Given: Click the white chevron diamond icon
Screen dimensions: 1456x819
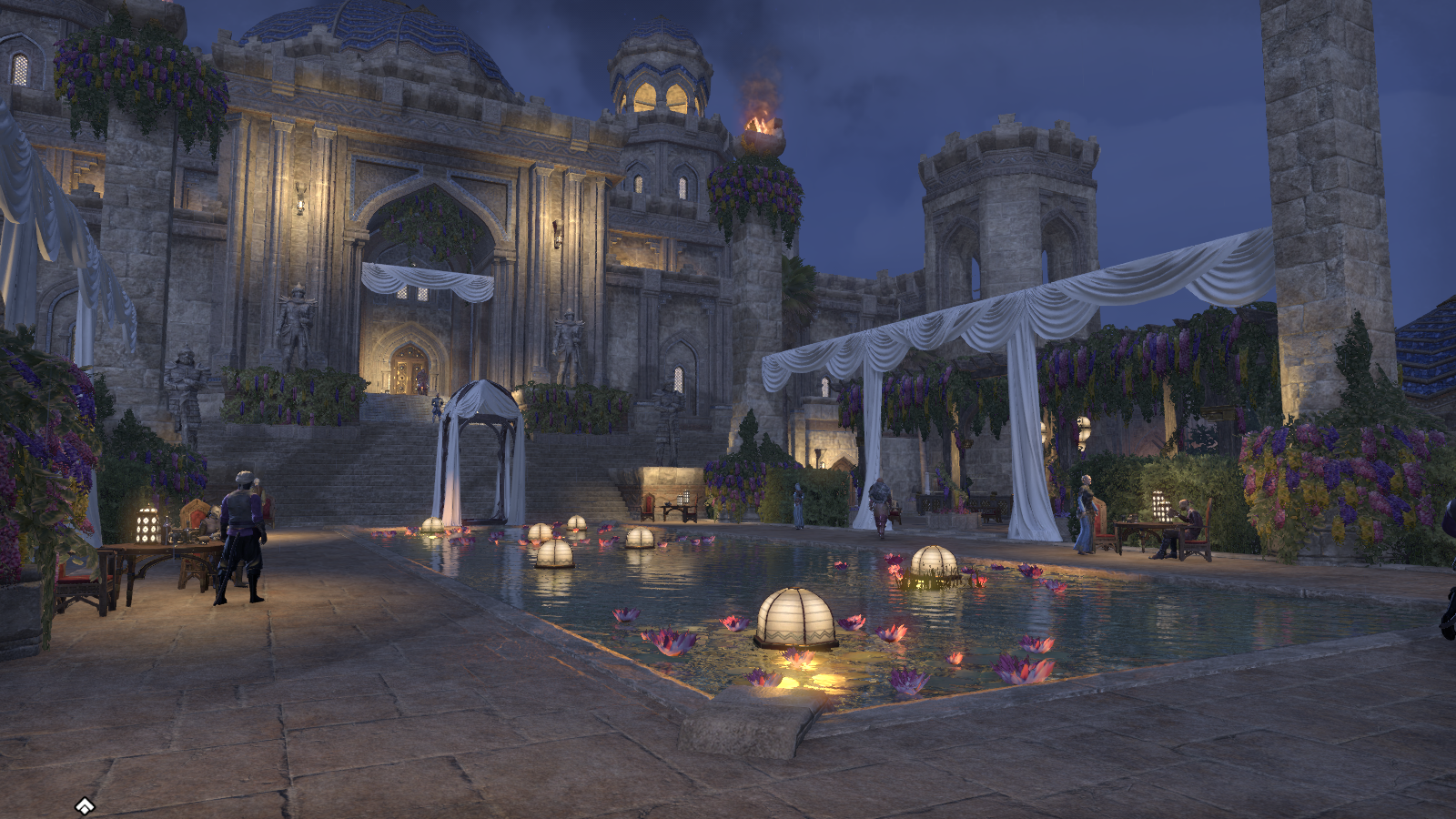Looking at the screenshot, I should 85,805.
